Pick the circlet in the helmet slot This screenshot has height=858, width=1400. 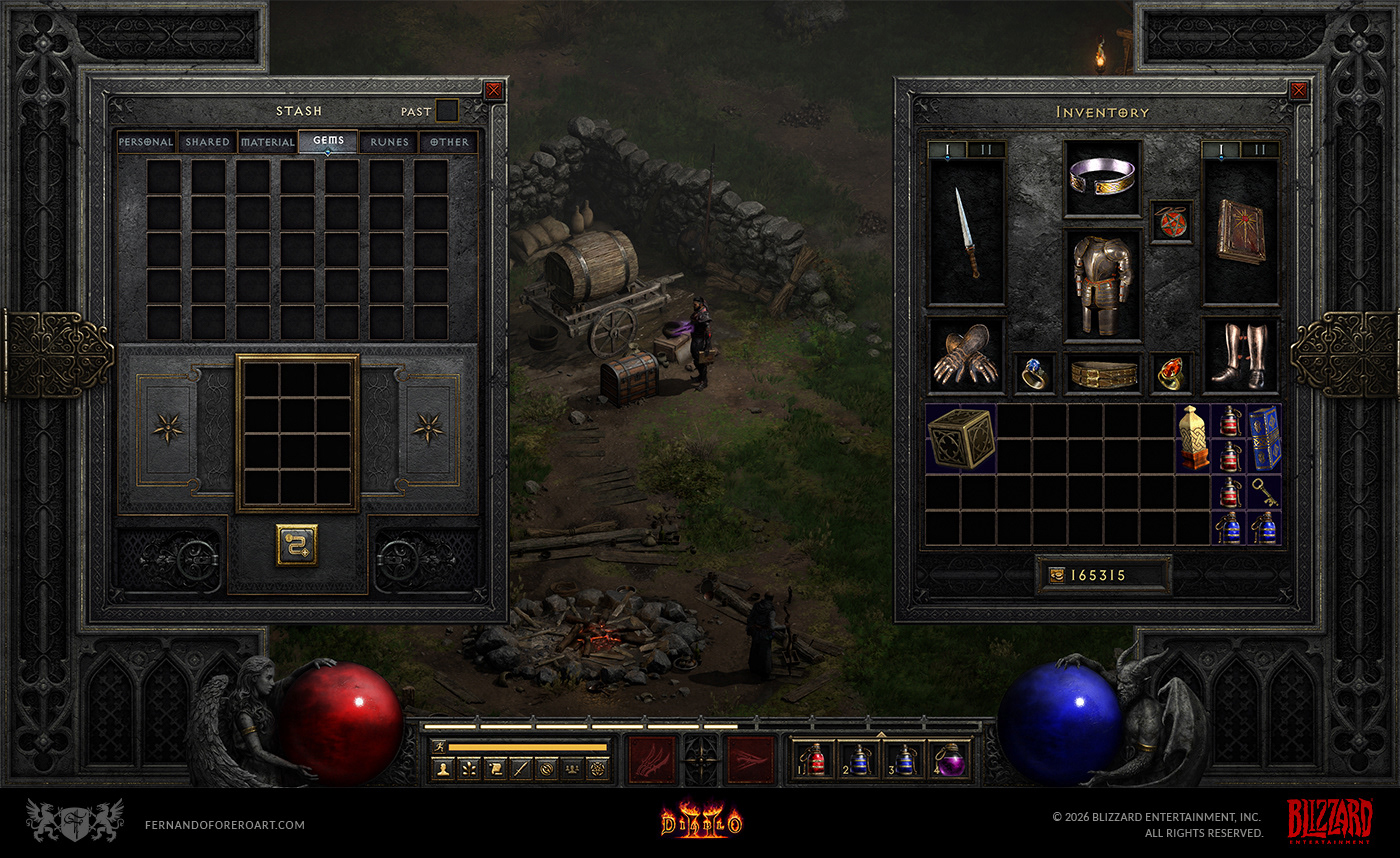[x=1102, y=178]
